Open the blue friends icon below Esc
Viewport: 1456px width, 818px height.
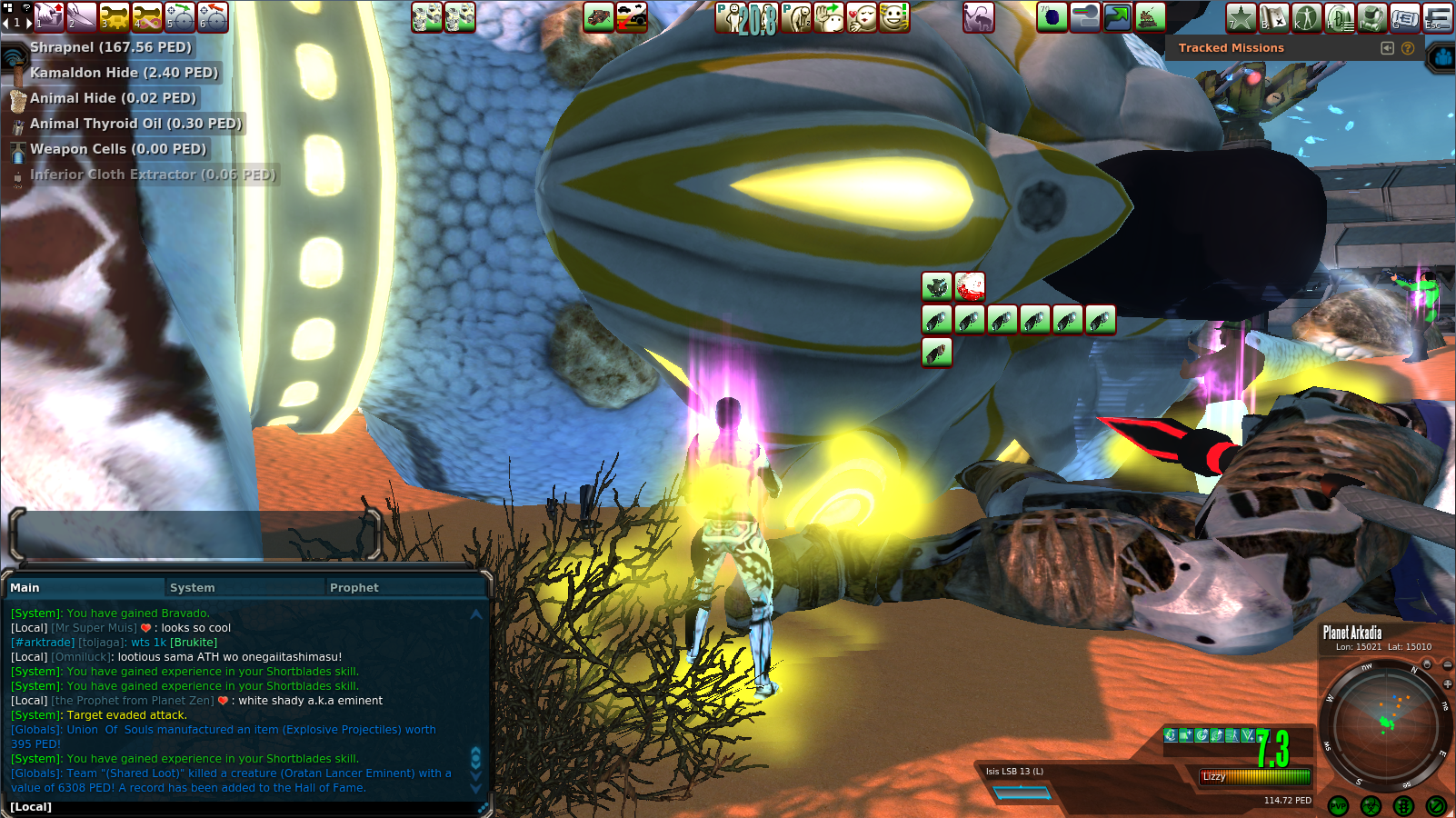(x=1442, y=58)
